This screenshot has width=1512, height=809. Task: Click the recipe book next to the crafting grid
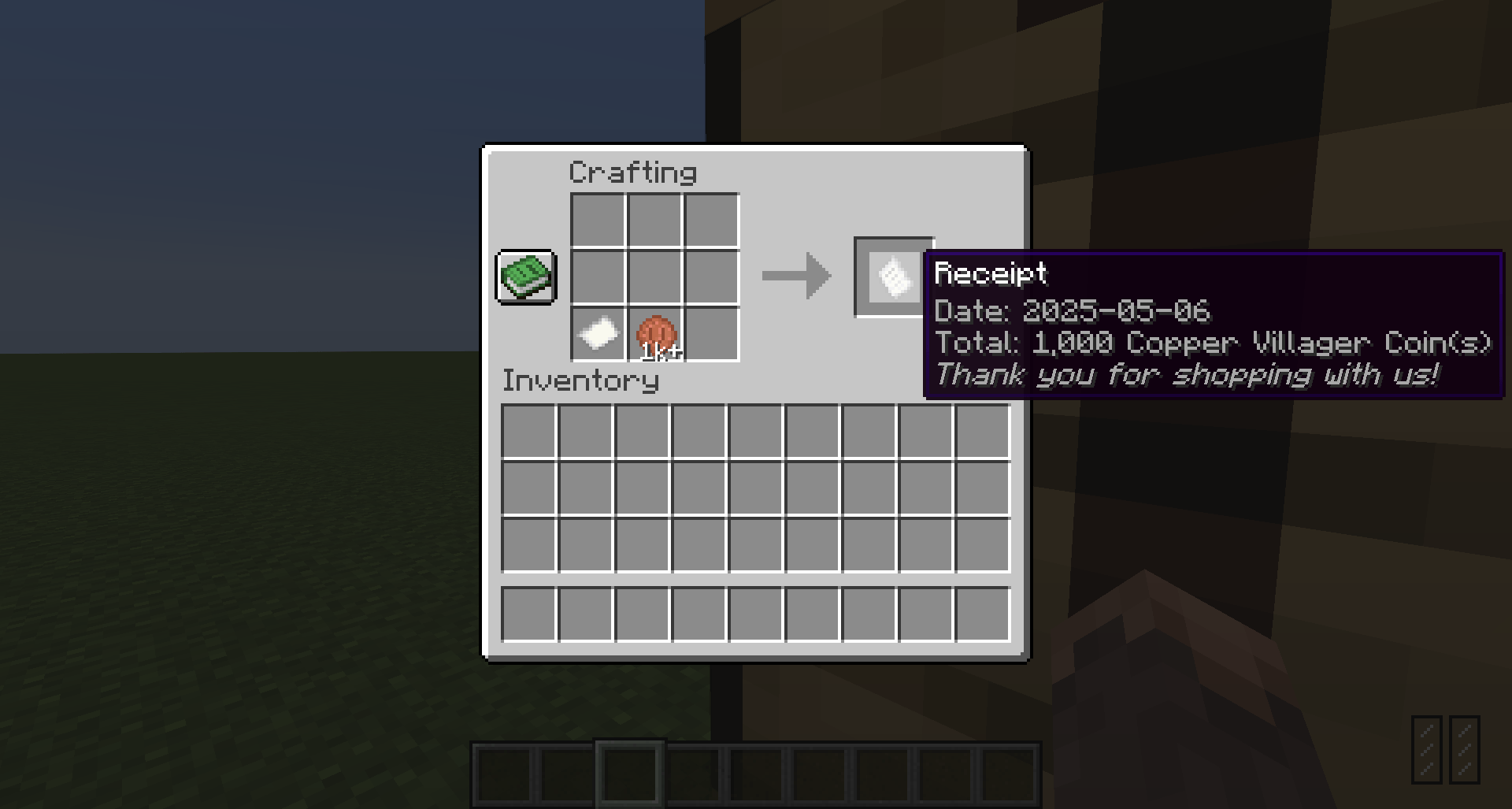(x=525, y=277)
